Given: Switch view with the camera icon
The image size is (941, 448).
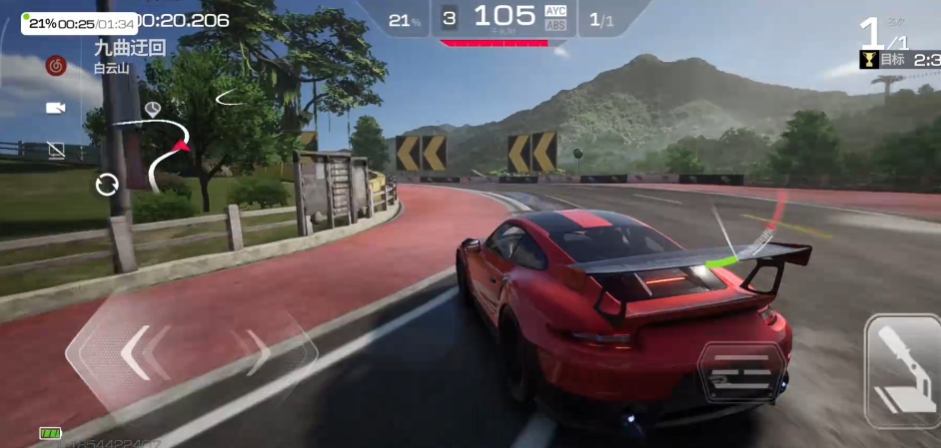Looking at the screenshot, I should 55,107.
